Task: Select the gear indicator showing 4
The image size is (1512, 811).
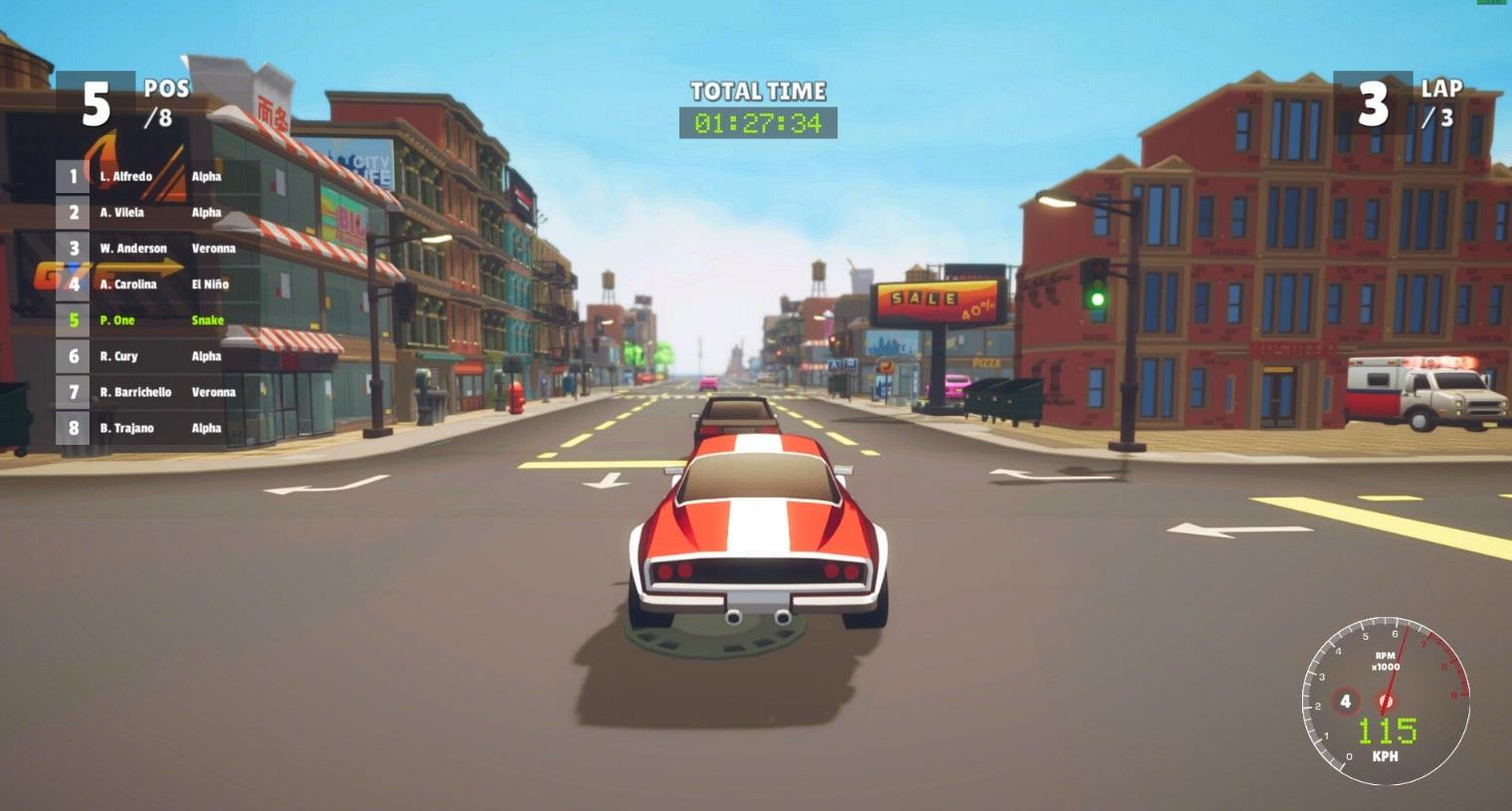Action: click(1347, 701)
